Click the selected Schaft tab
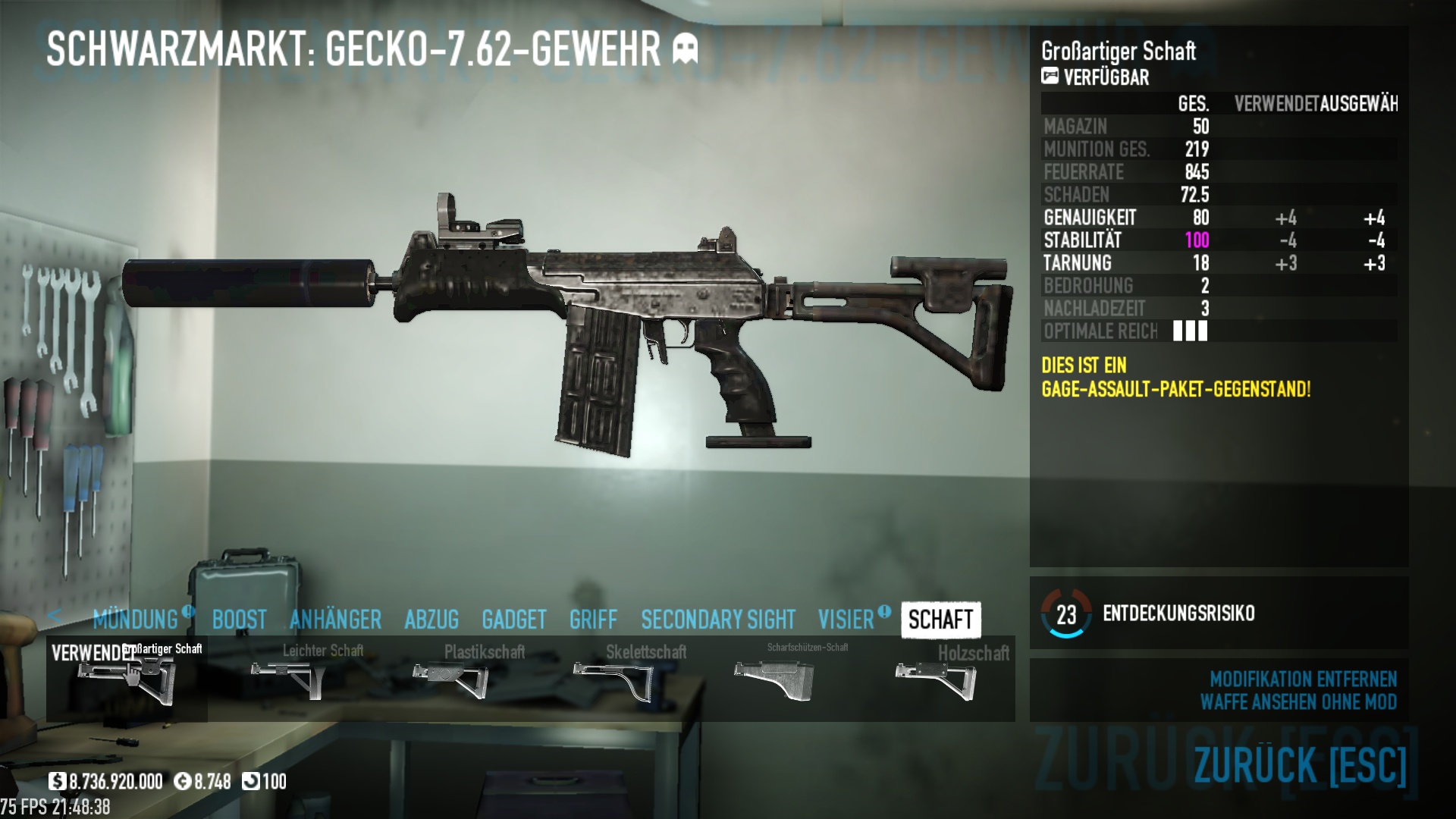 point(940,620)
